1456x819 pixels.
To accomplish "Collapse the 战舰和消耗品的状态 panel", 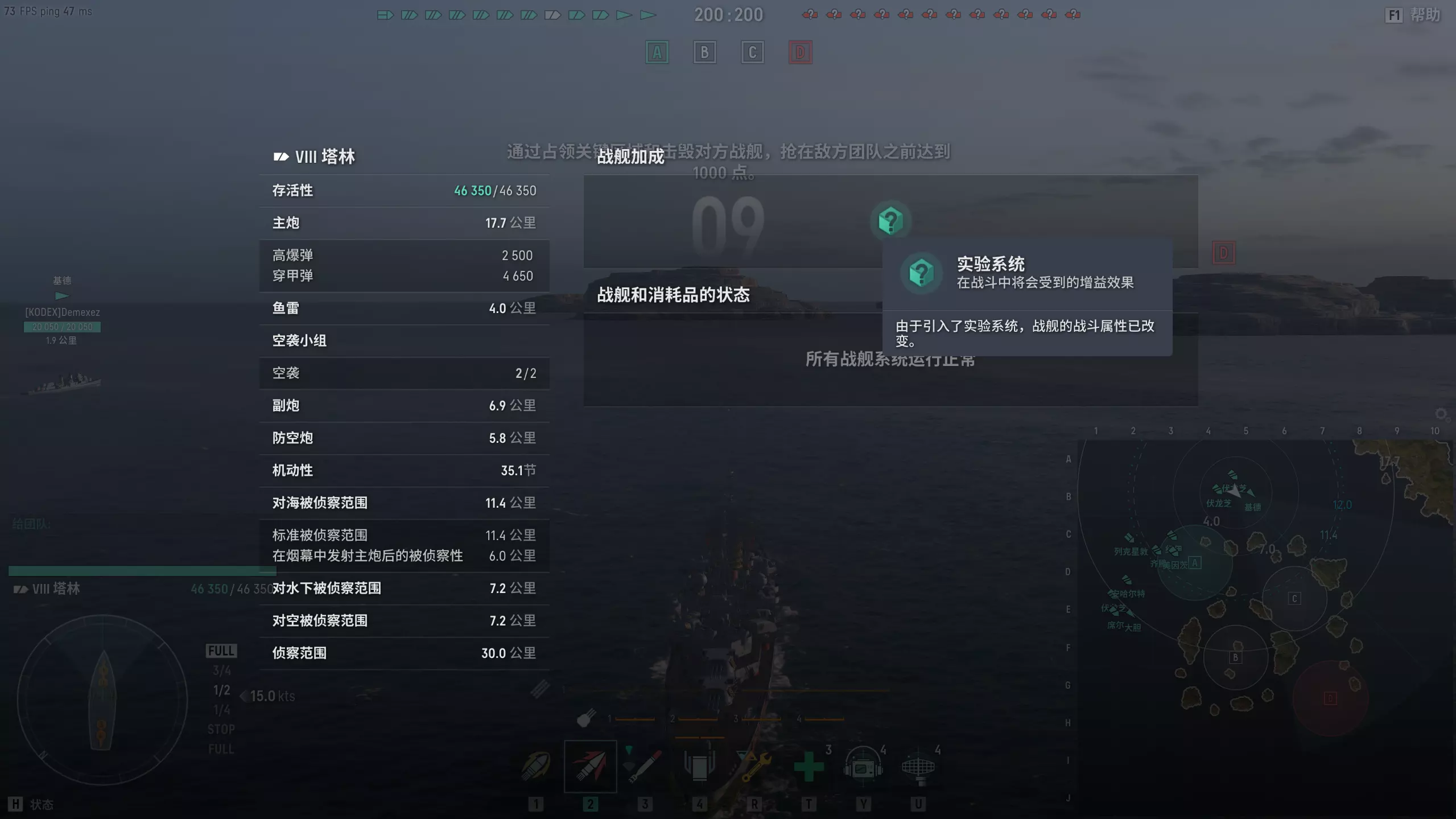I will 674,295.
